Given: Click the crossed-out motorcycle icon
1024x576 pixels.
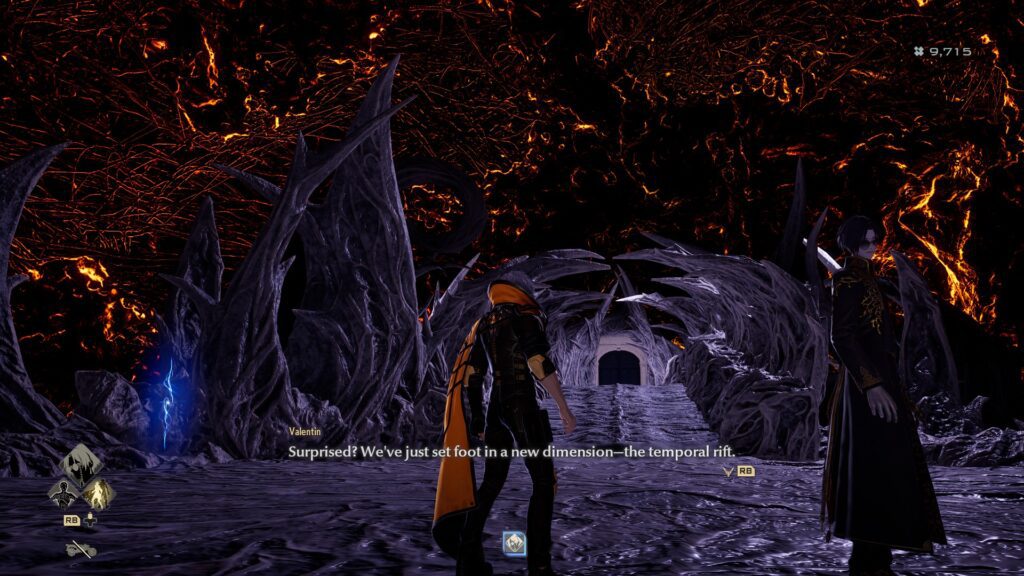Looking at the screenshot, I should [x=79, y=548].
